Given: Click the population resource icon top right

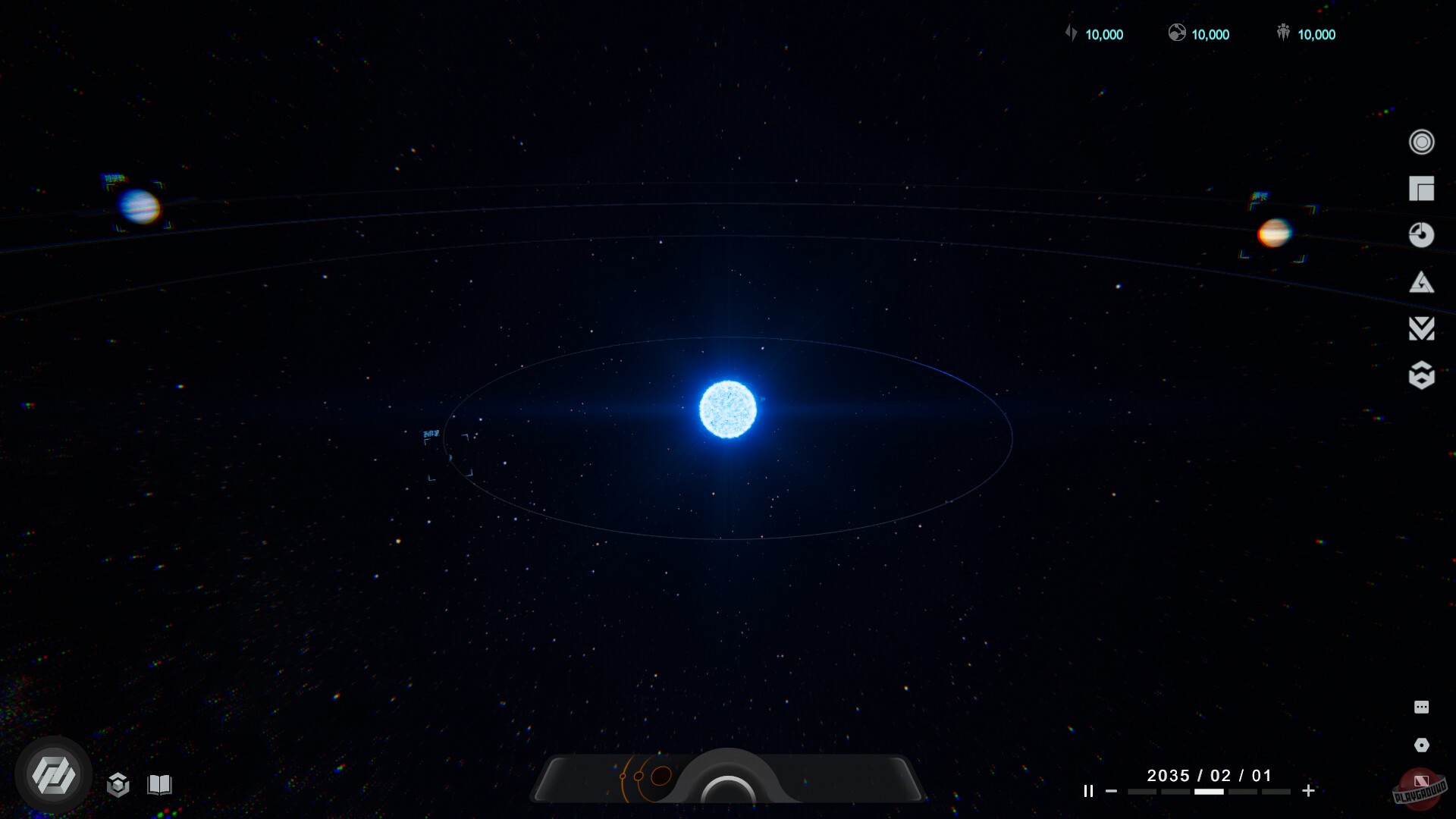Looking at the screenshot, I should (x=1282, y=33).
